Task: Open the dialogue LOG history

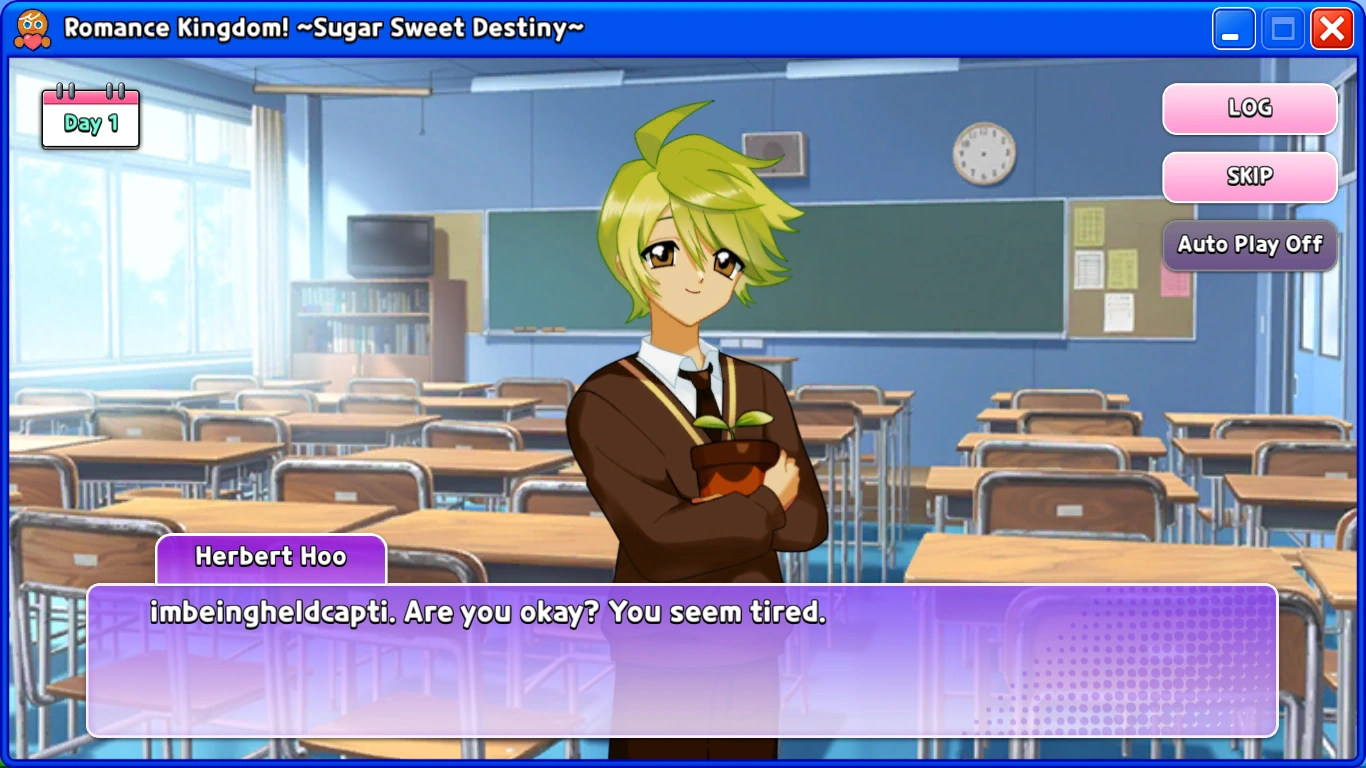Action: point(1249,109)
